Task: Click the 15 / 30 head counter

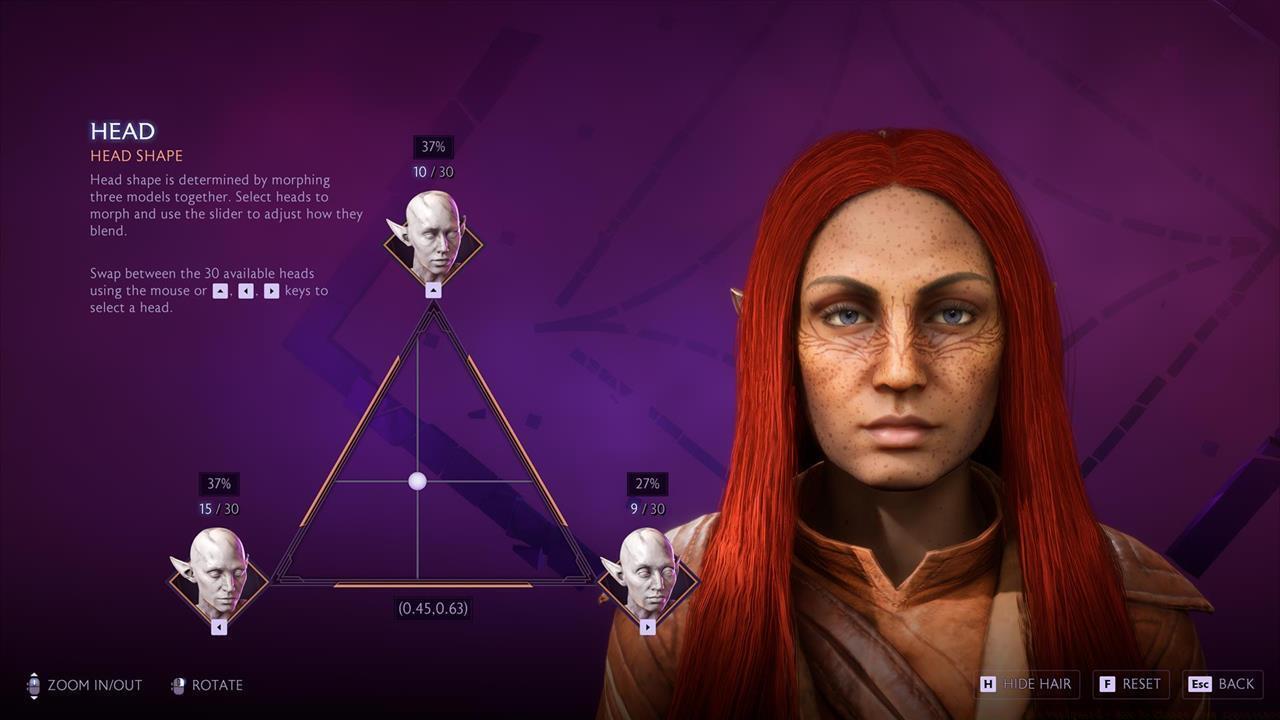Action: (217, 508)
